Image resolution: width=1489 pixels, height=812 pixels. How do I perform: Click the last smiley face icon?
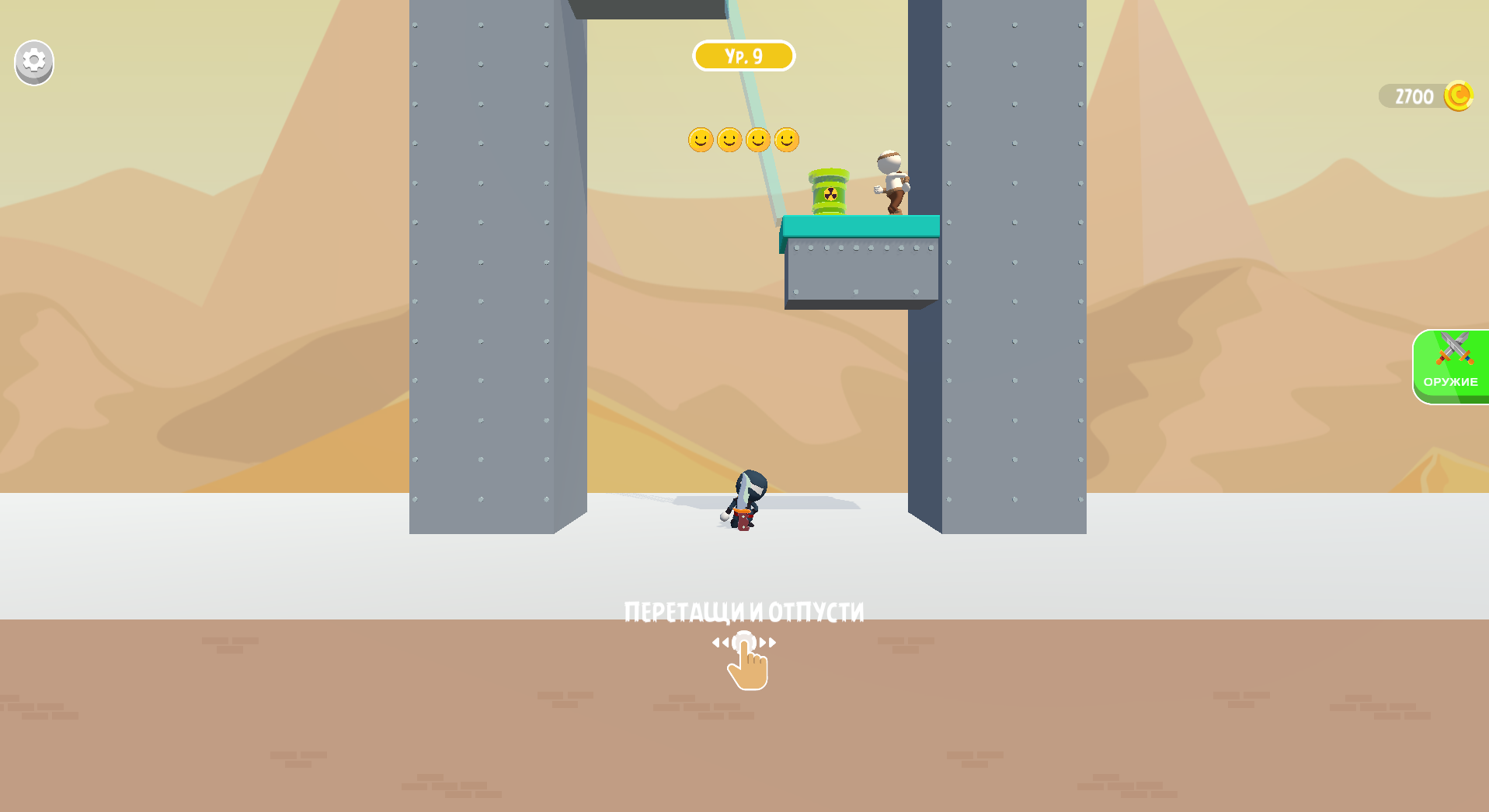pyautogui.click(x=788, y=141)
